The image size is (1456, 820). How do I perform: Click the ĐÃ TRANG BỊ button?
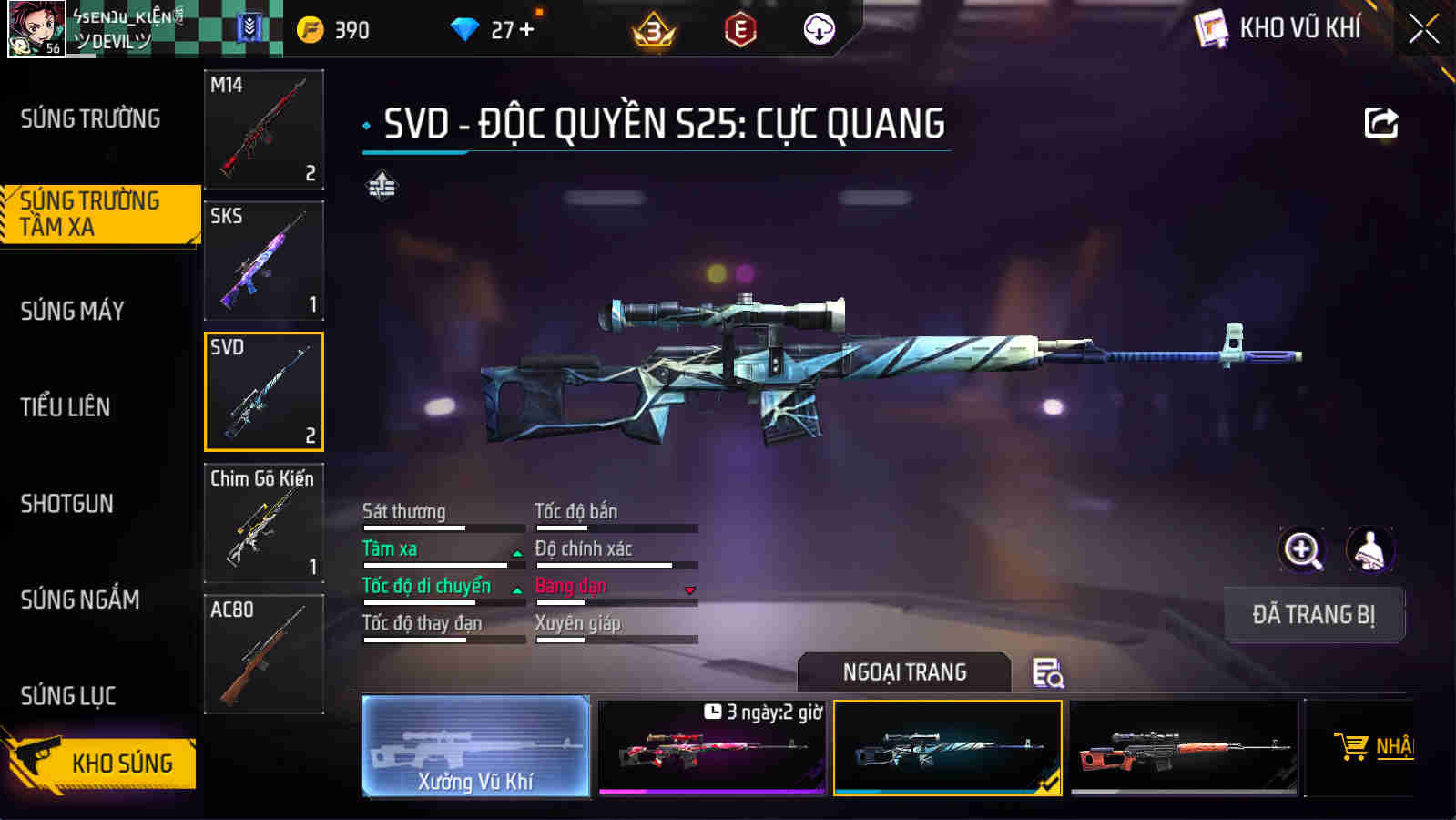click(x=1314, y=615)
